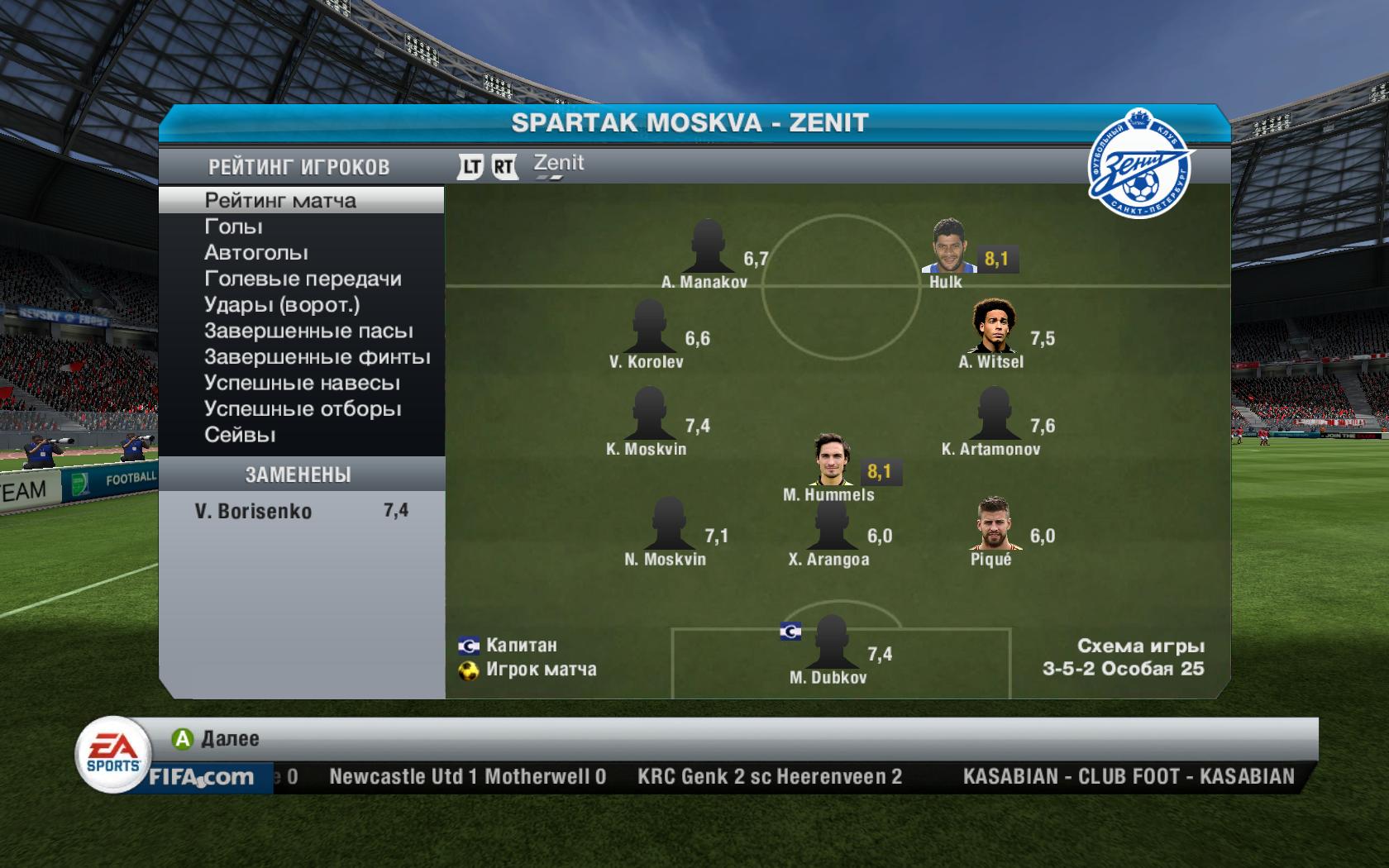This screenshot has width=1389, height=868.
Task: Open the Голевые передачи stat
Action: [303, 279]
